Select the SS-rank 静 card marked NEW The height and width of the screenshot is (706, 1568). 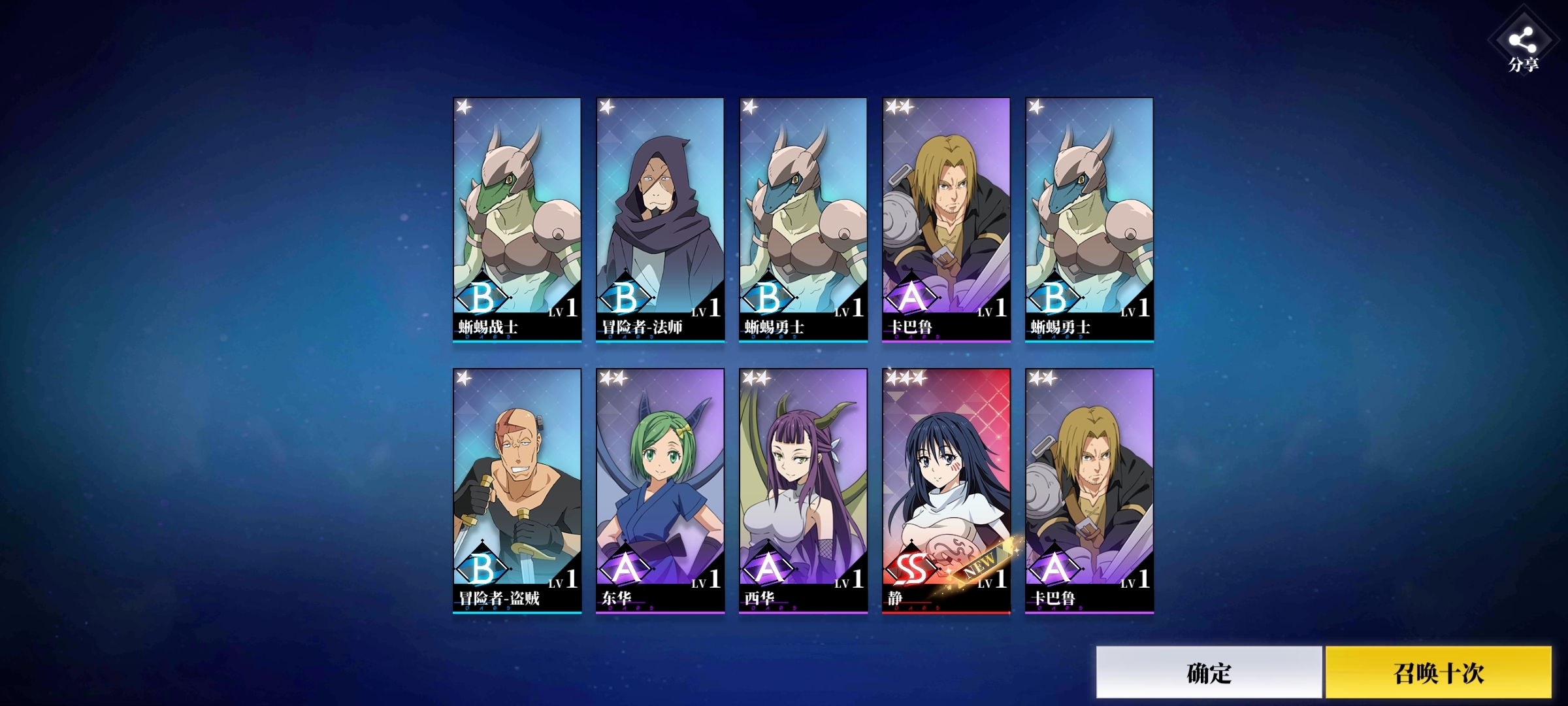tap(946, 490)
